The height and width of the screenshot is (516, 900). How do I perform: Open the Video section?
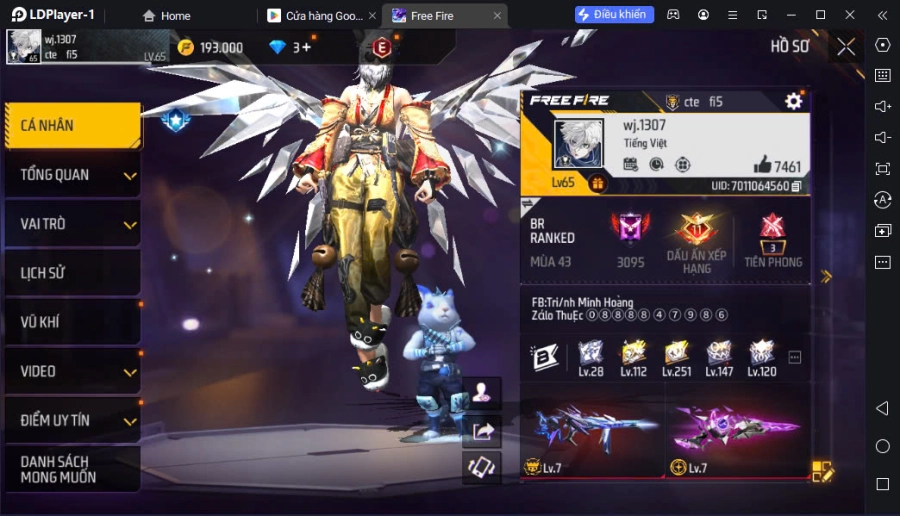coord(71,371)
